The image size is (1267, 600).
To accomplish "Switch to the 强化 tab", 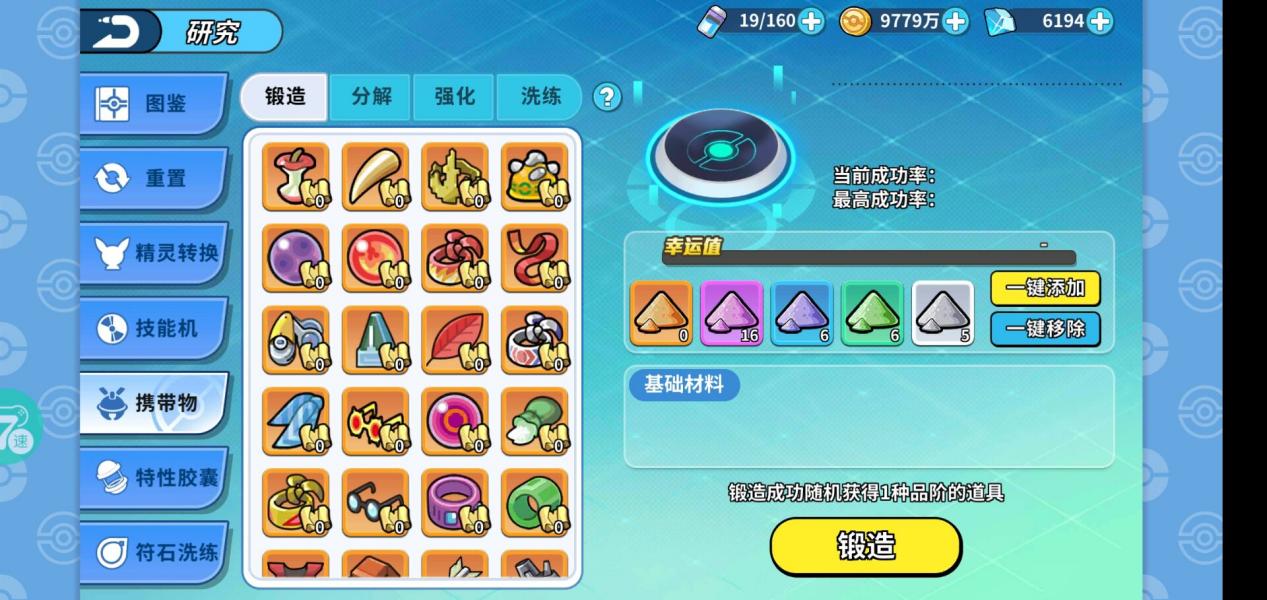I will 454,97.
